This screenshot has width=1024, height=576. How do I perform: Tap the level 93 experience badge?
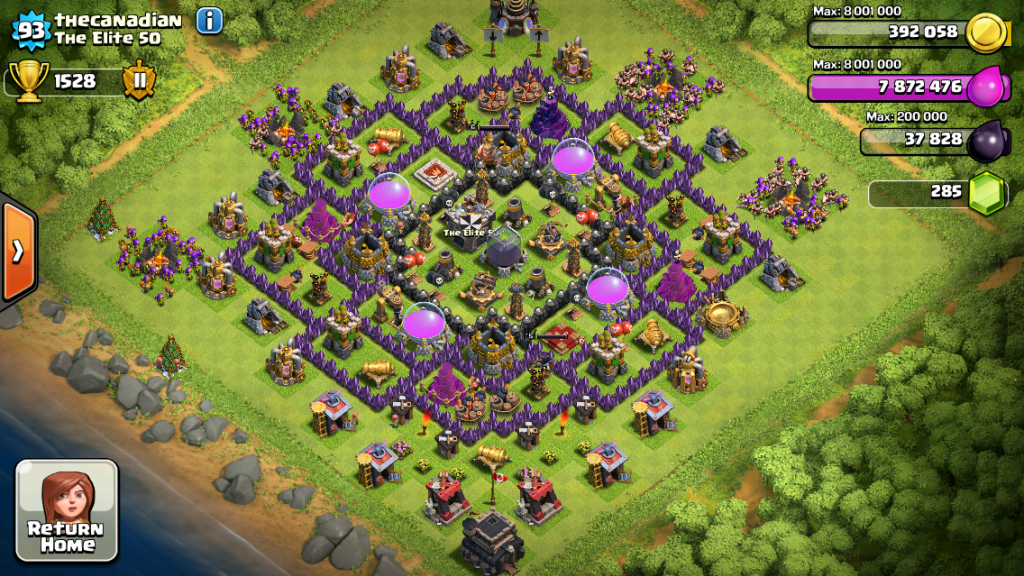(32, 30)
